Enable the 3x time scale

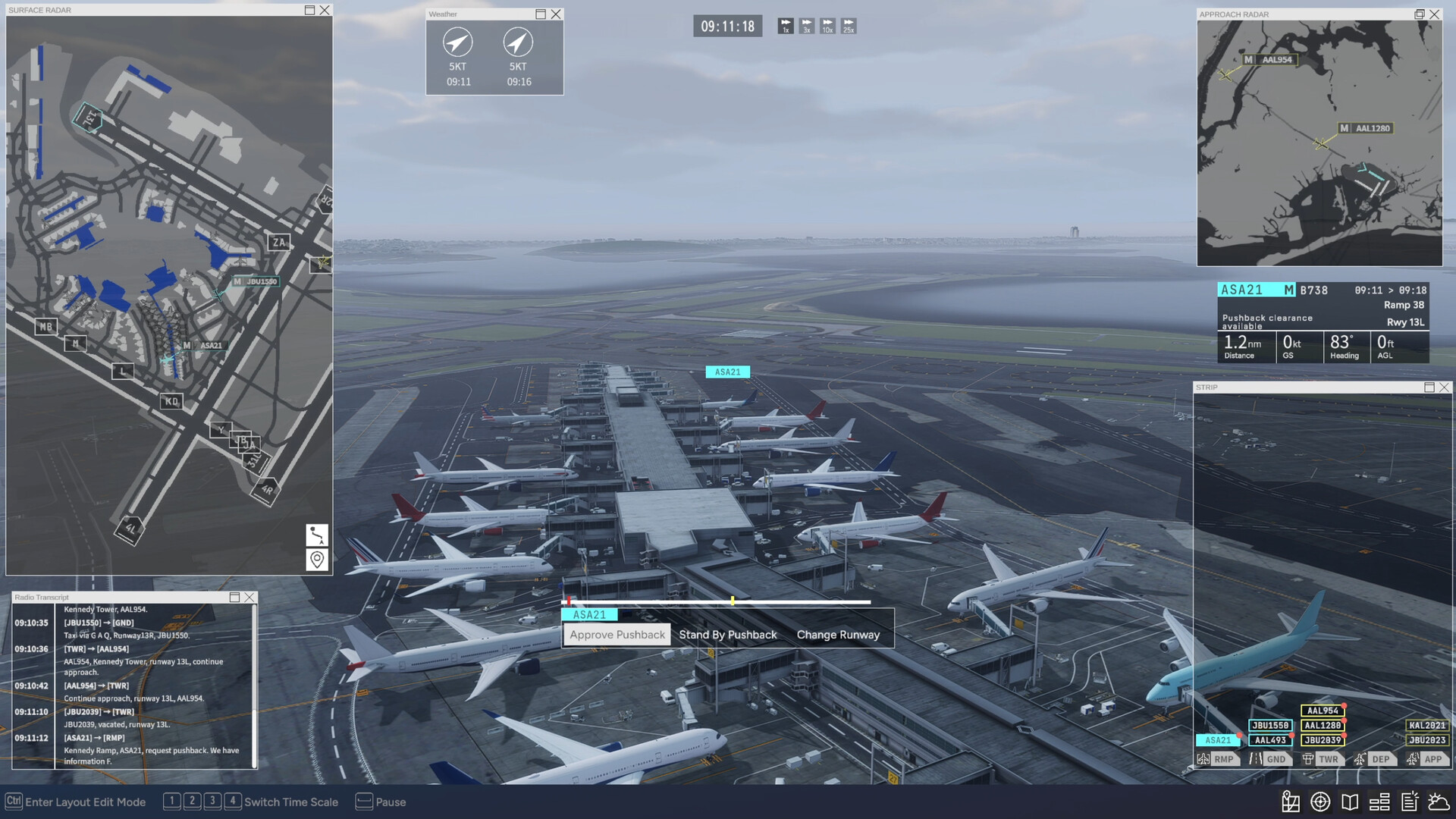[806, 26]
